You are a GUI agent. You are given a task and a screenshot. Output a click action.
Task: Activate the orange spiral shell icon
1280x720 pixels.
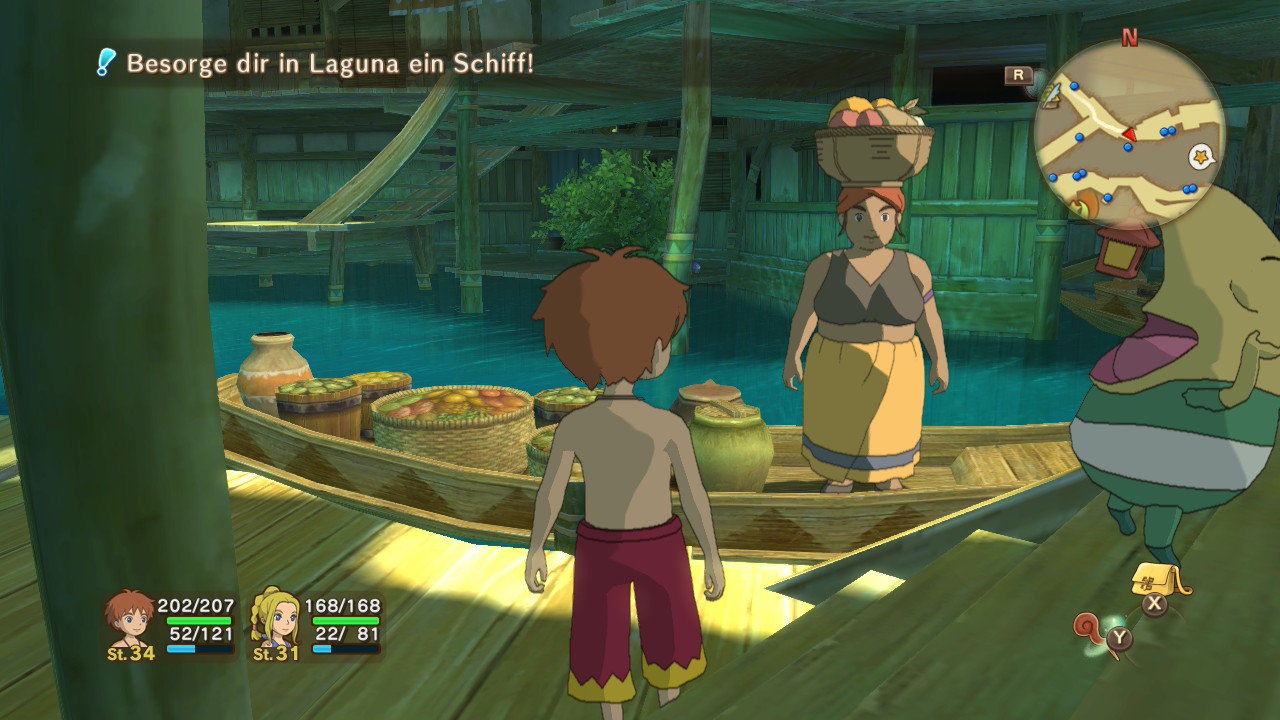click(x=1091, y=628)
